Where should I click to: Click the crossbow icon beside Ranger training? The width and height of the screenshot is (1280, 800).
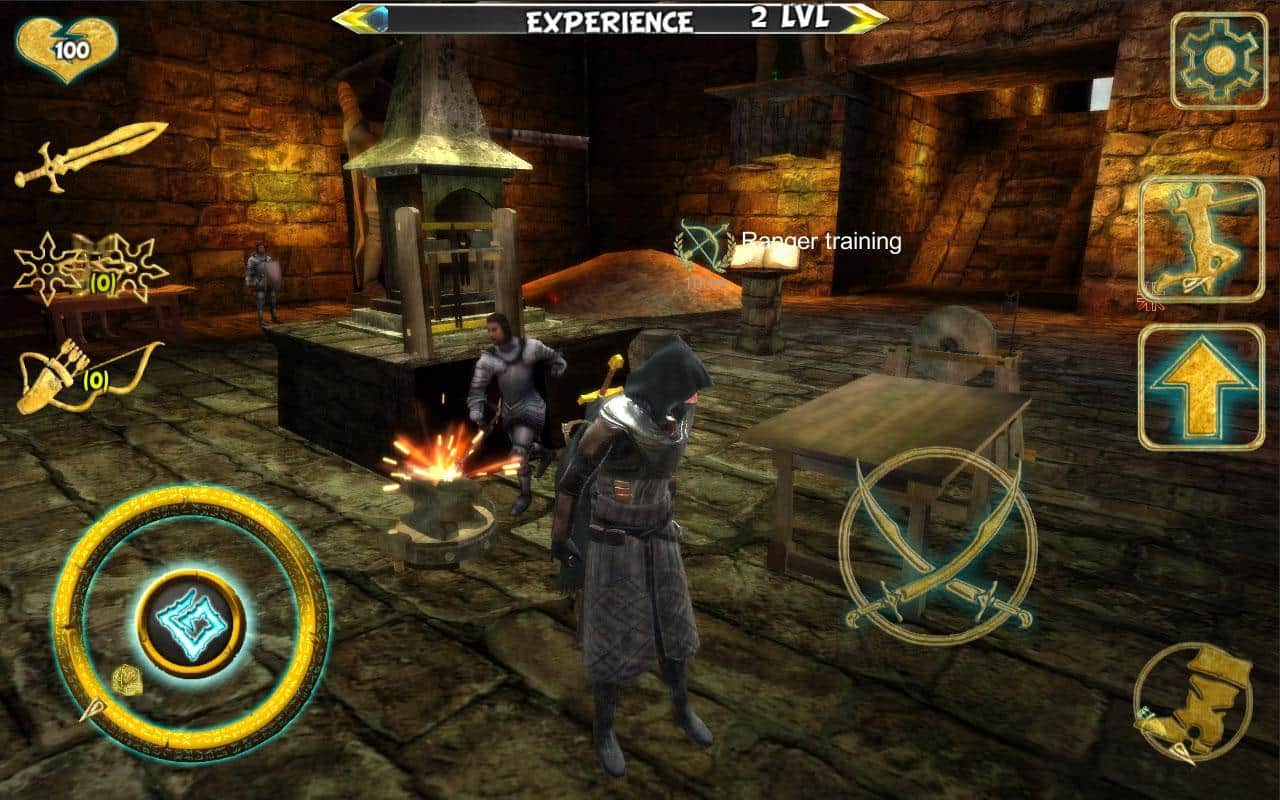tap(700, 243)
